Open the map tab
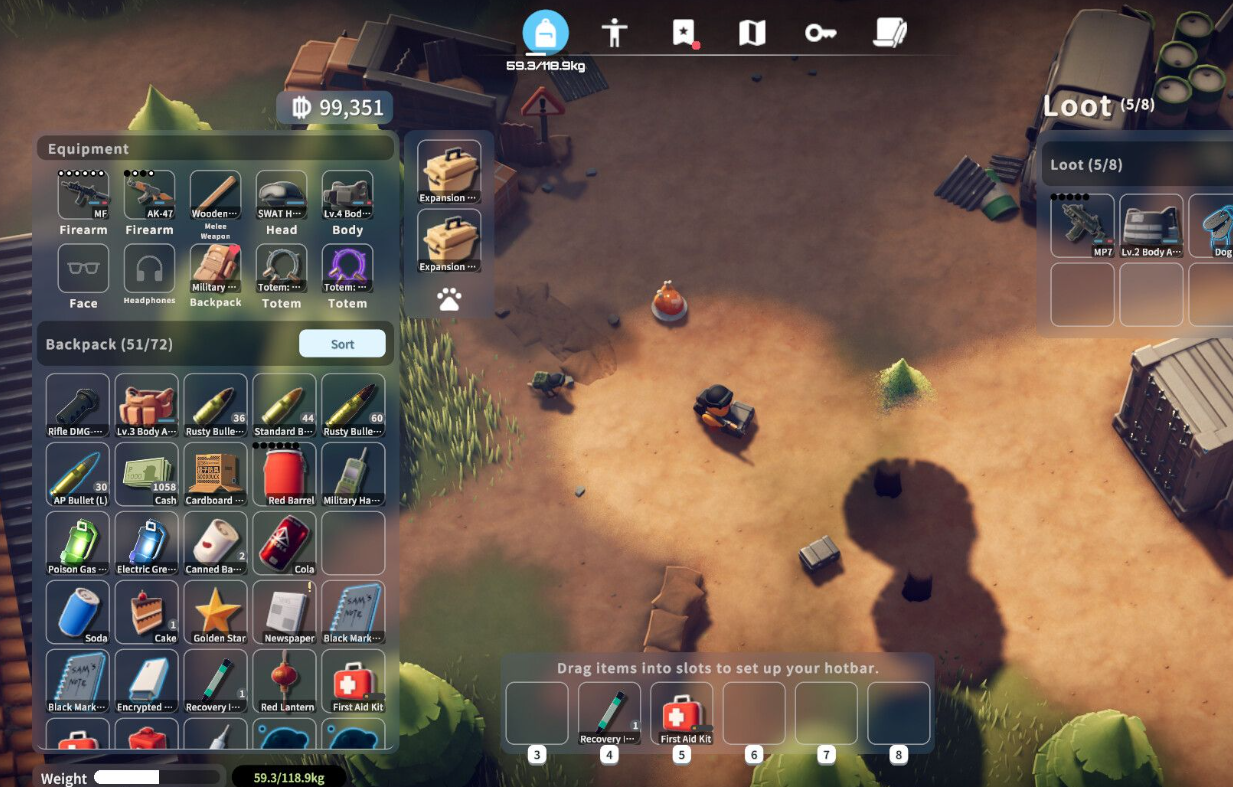This screenshot has width=1233, height=787. pos(751,33)
